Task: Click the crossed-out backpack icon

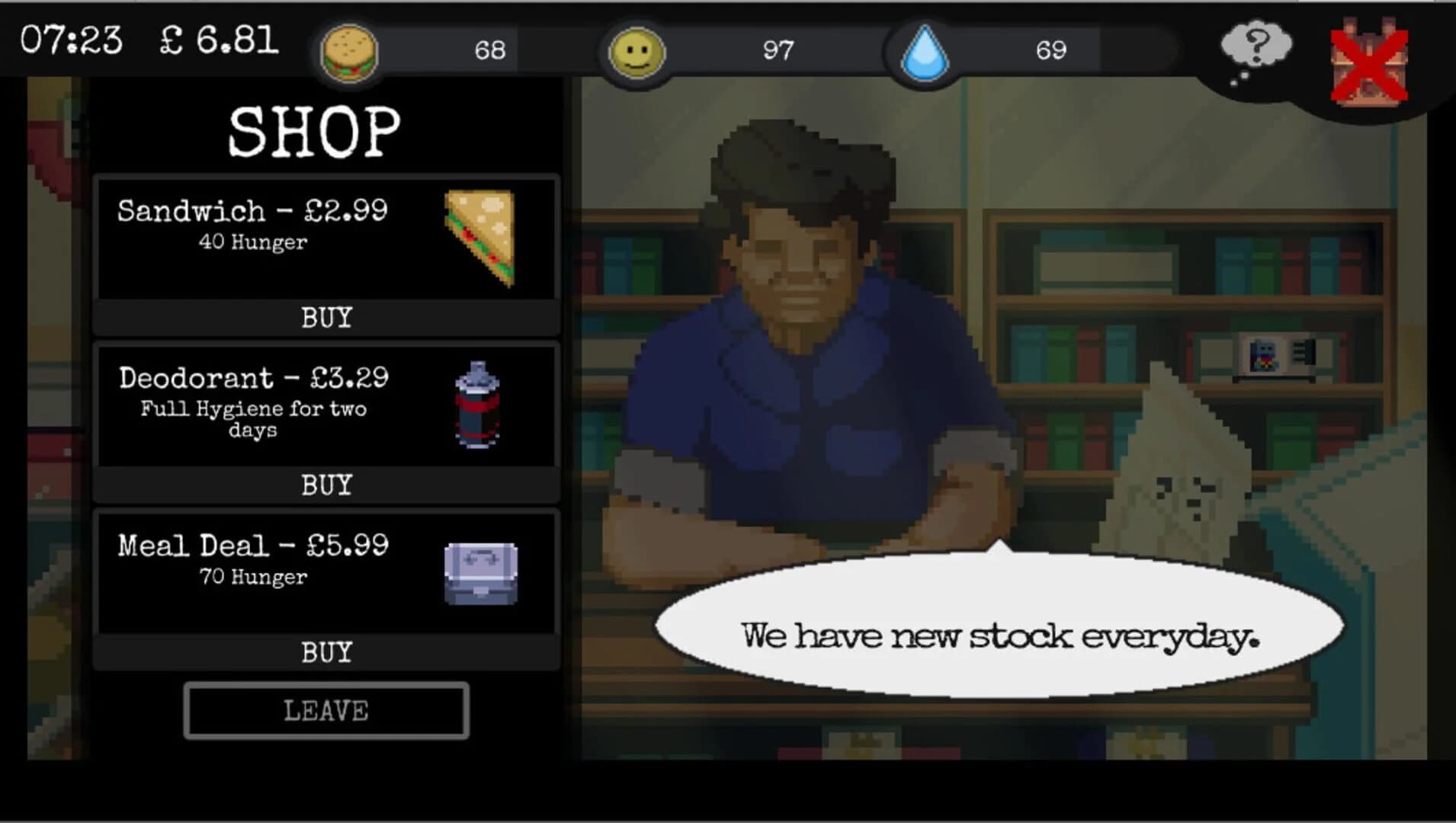Action: 1368,57
